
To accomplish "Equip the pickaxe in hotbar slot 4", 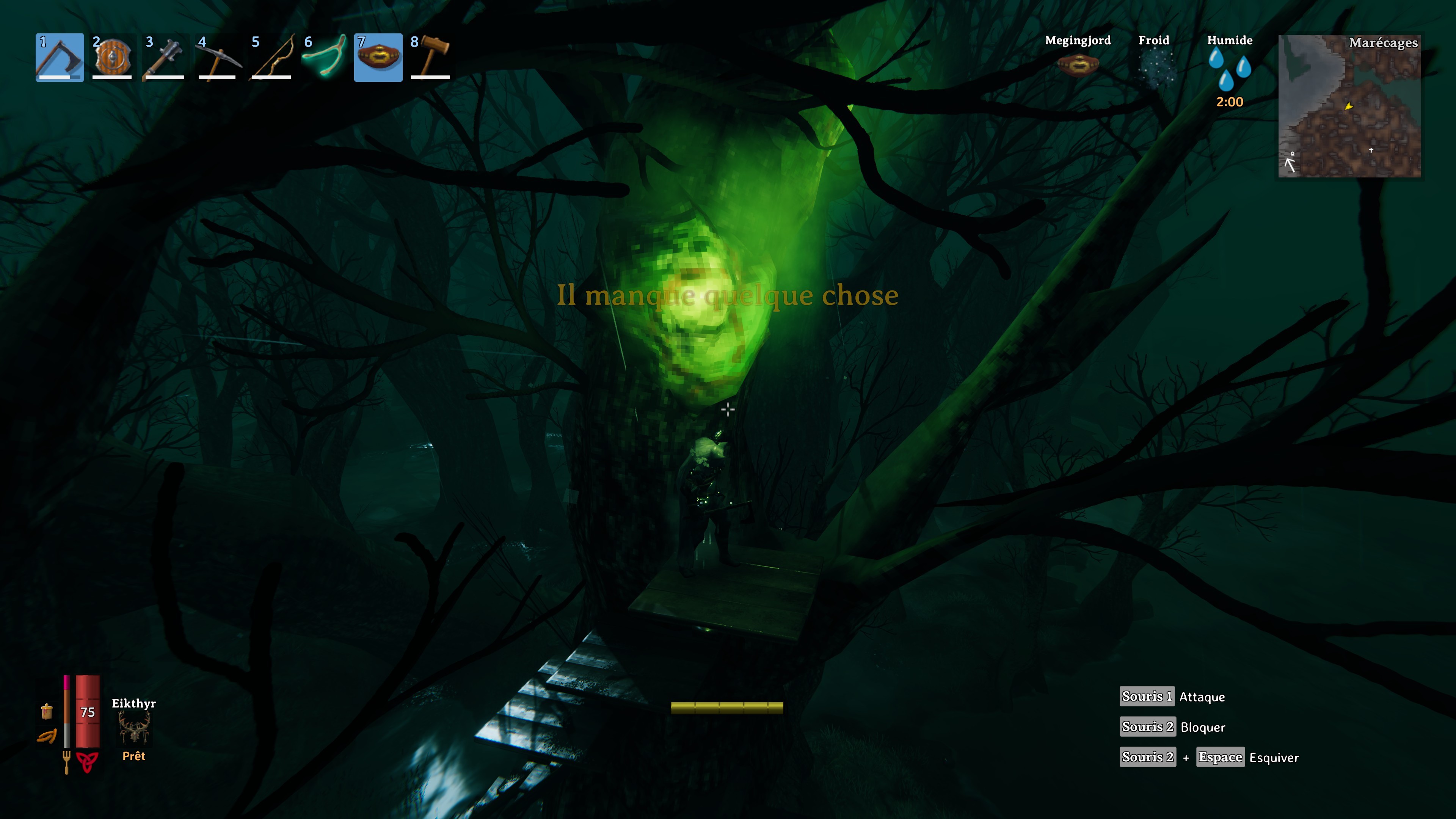I will [218, 57].
